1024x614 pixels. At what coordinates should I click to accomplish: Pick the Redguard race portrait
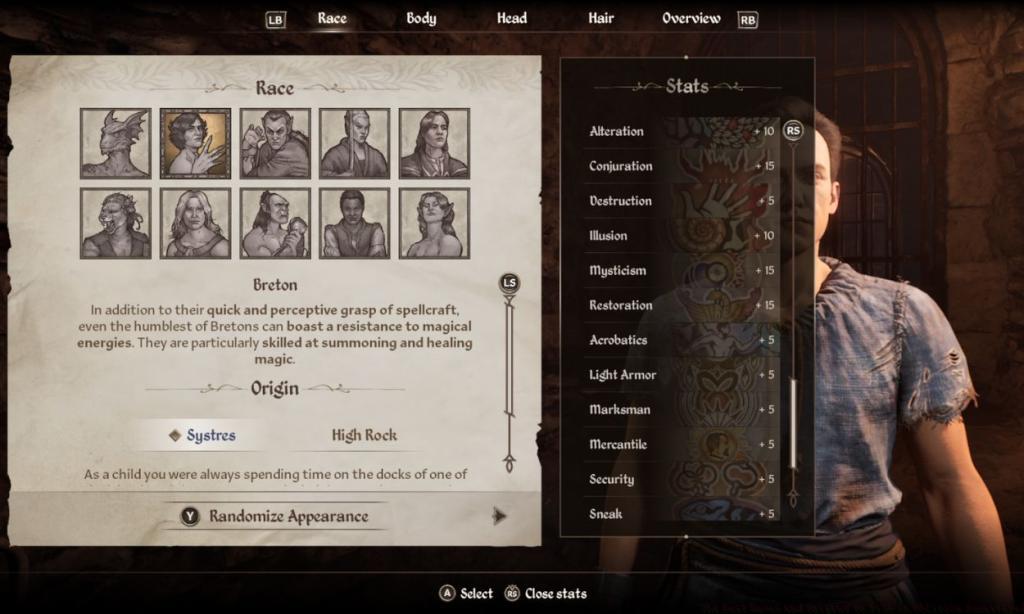coord(354,223)
